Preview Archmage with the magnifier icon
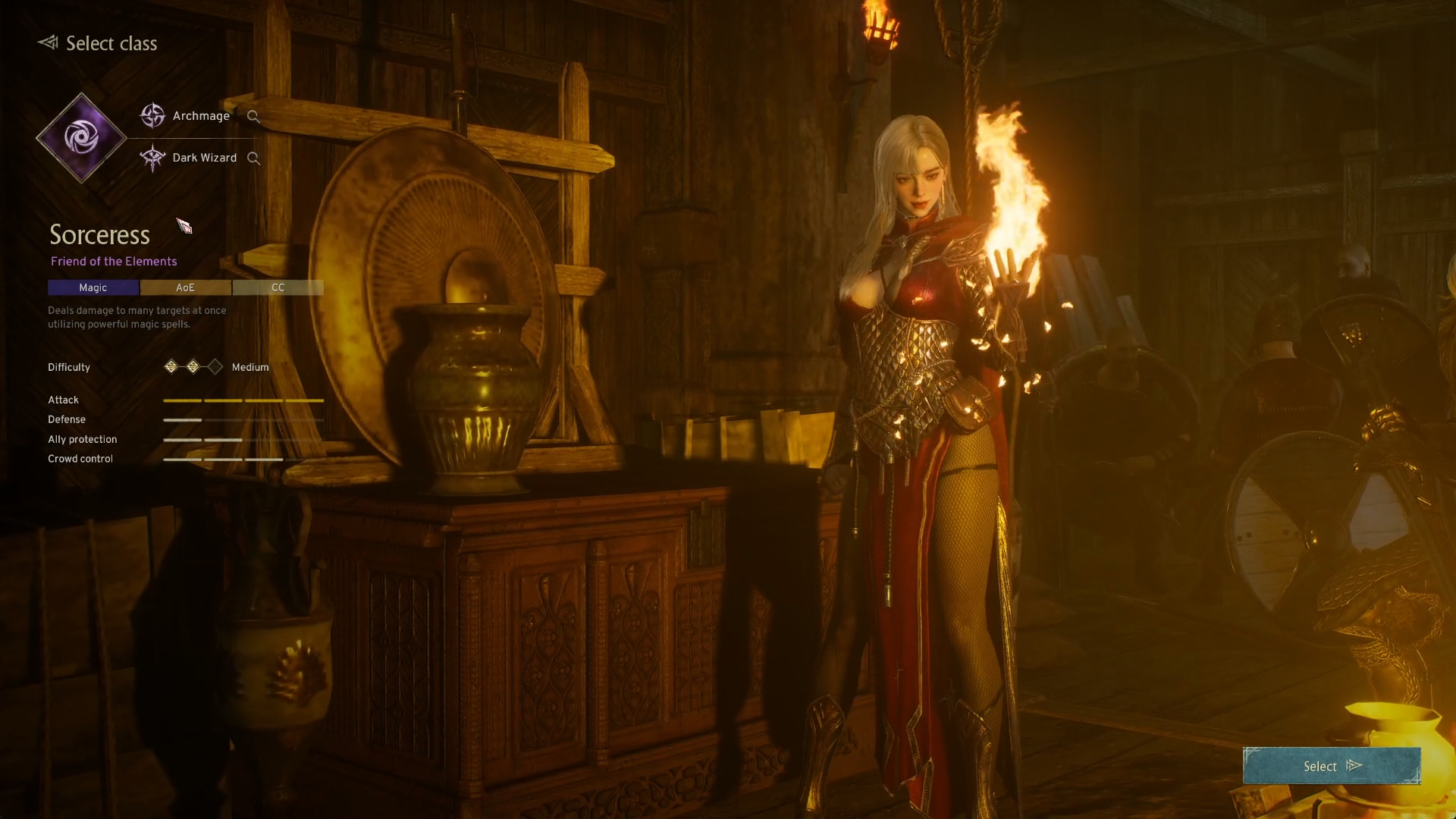 coord(253,117)
